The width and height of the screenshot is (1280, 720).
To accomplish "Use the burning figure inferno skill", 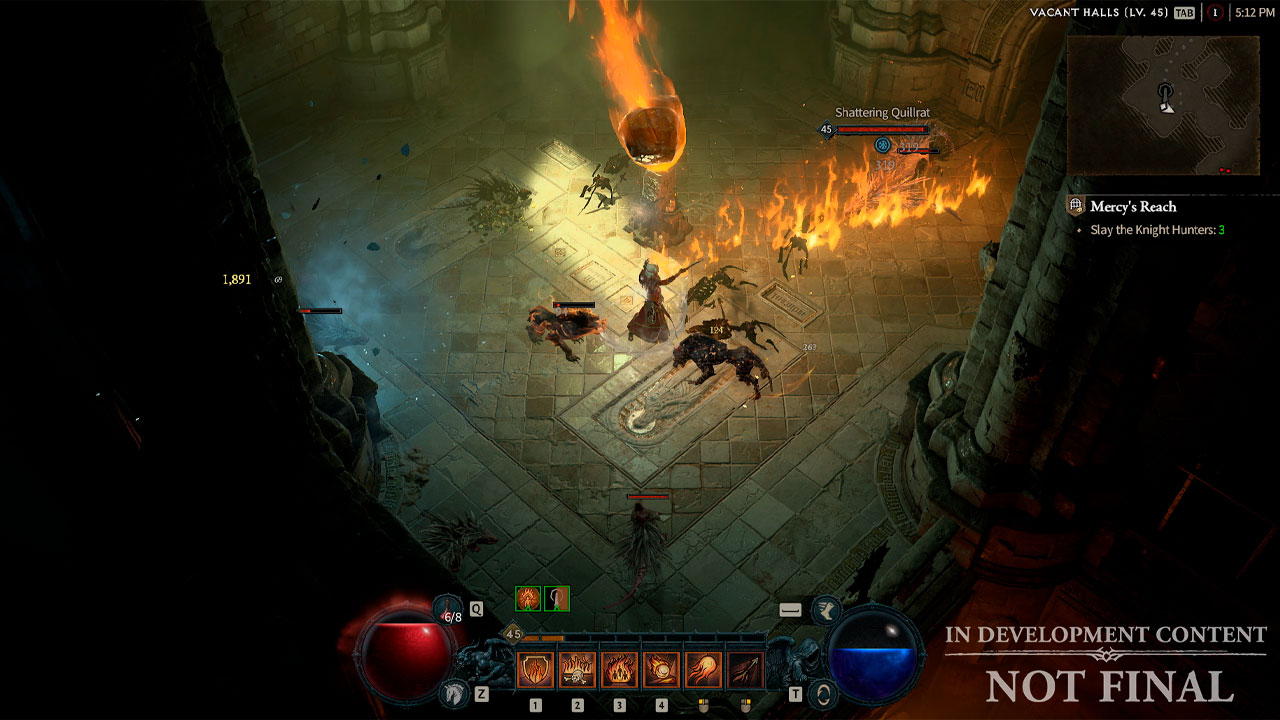I will pyautogui.click(x=619, y=669).
